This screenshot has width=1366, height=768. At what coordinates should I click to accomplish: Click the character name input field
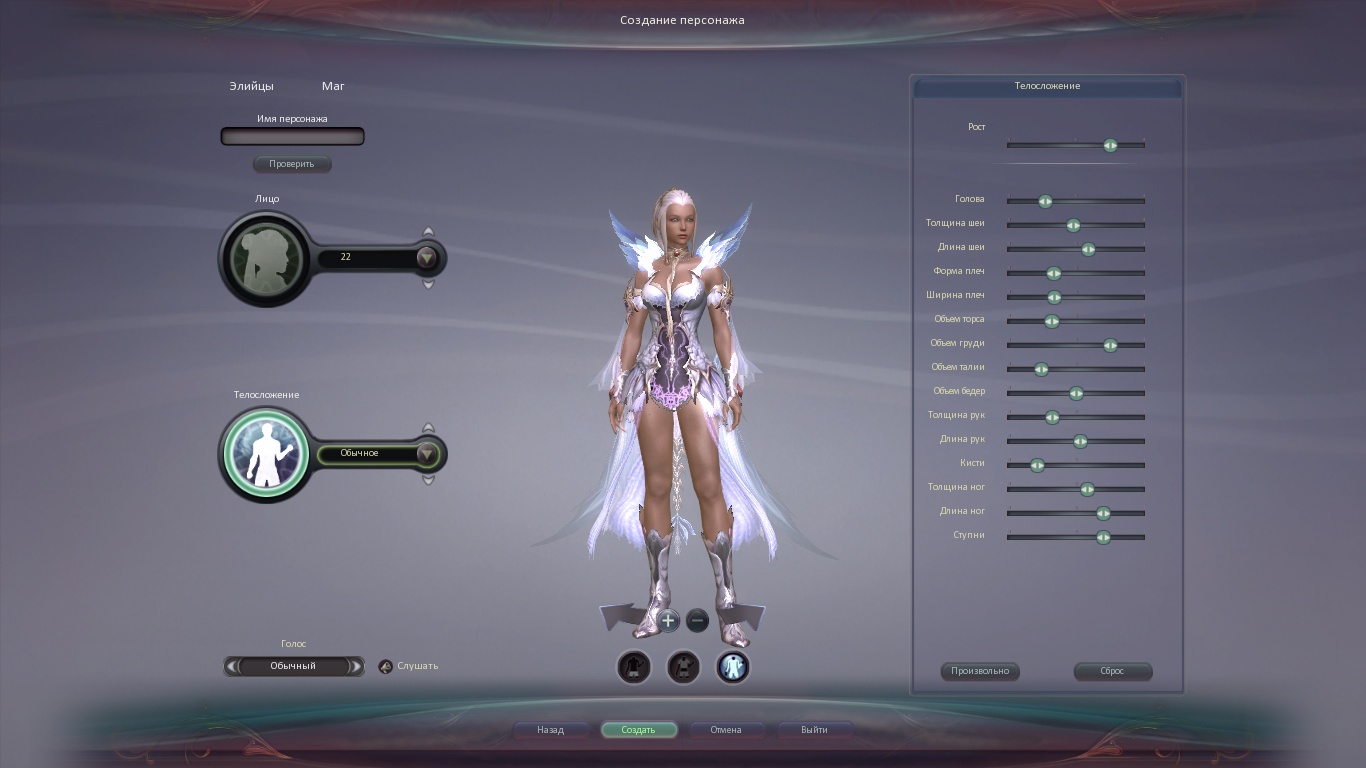(292, 136)
